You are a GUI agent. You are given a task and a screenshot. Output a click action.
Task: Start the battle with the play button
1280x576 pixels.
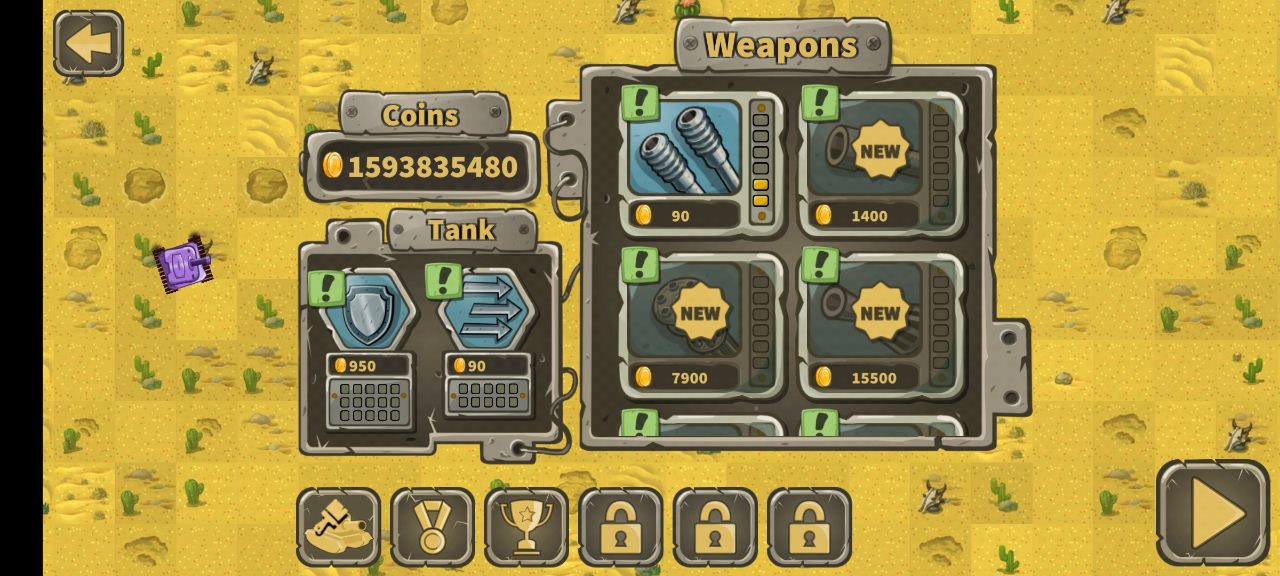1212,513
